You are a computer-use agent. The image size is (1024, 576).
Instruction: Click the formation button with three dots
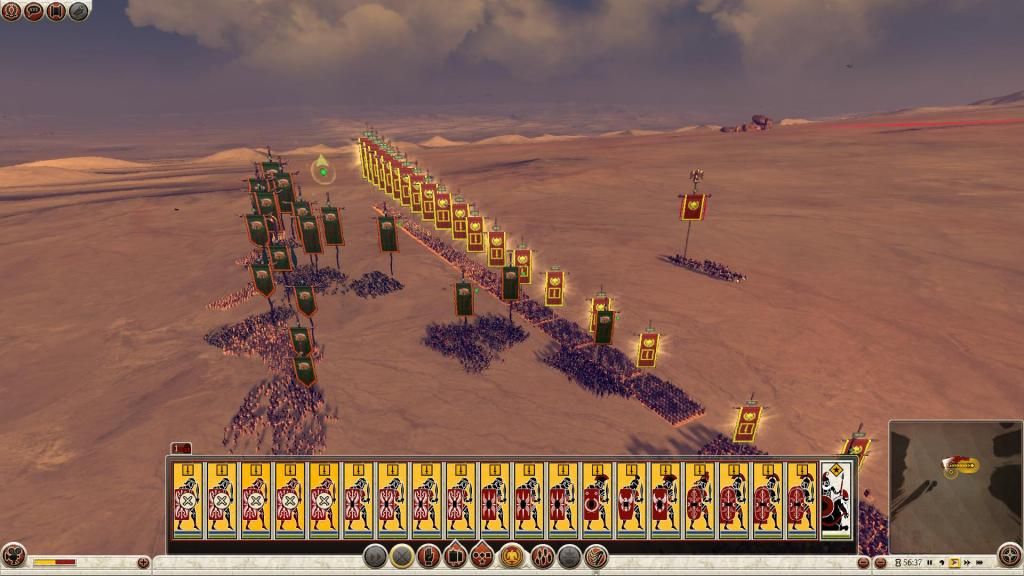483,556
